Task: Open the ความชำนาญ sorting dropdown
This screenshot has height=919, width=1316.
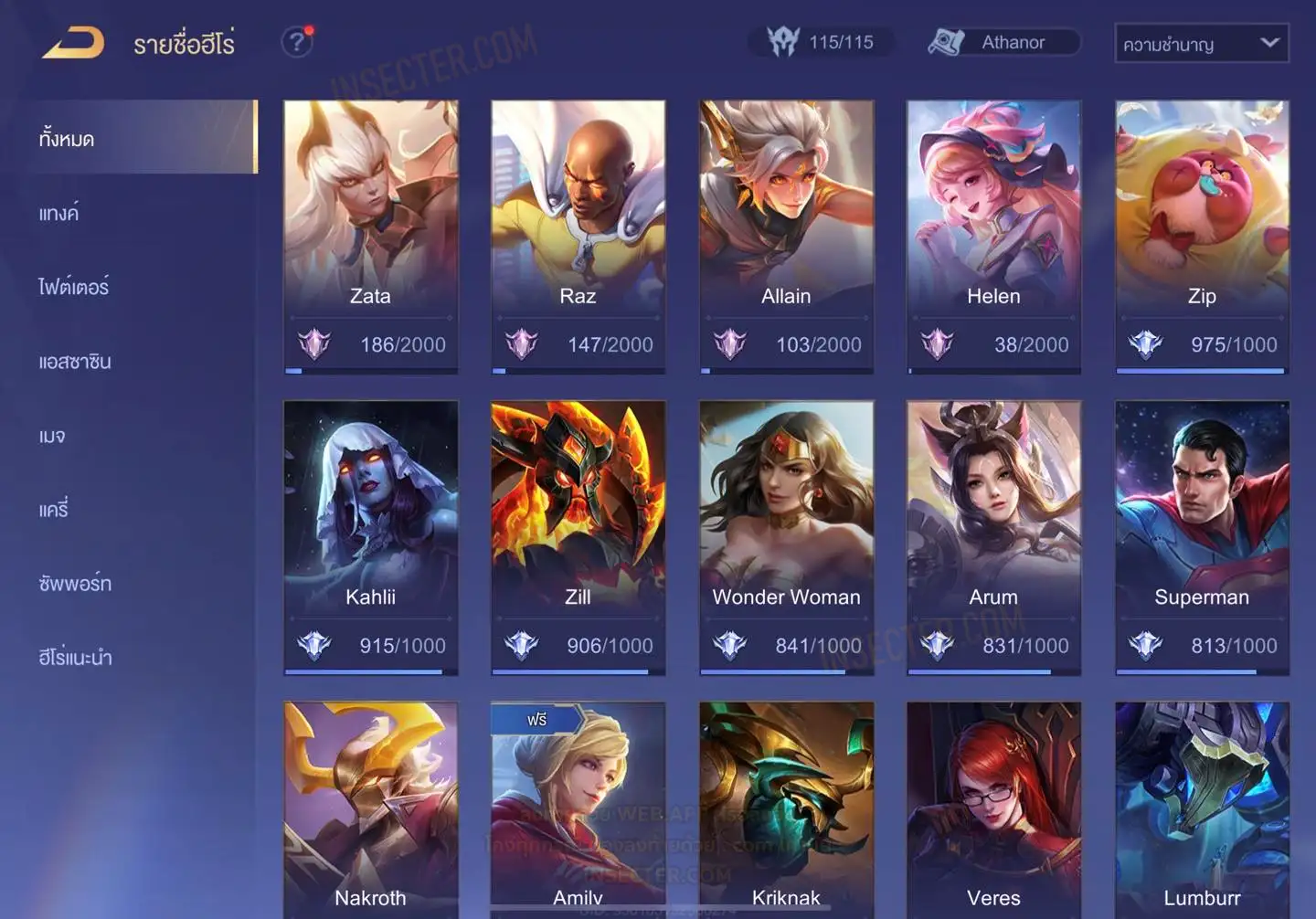Action: pos(1201,44)
